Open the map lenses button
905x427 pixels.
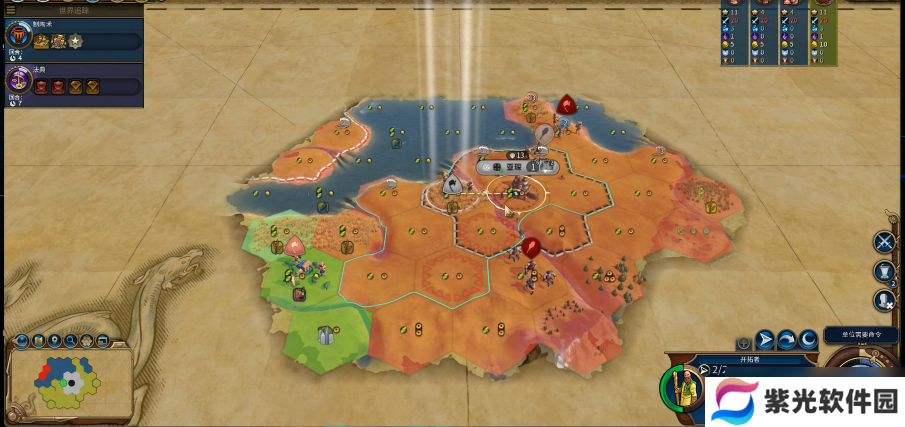[x=38, y=343]
